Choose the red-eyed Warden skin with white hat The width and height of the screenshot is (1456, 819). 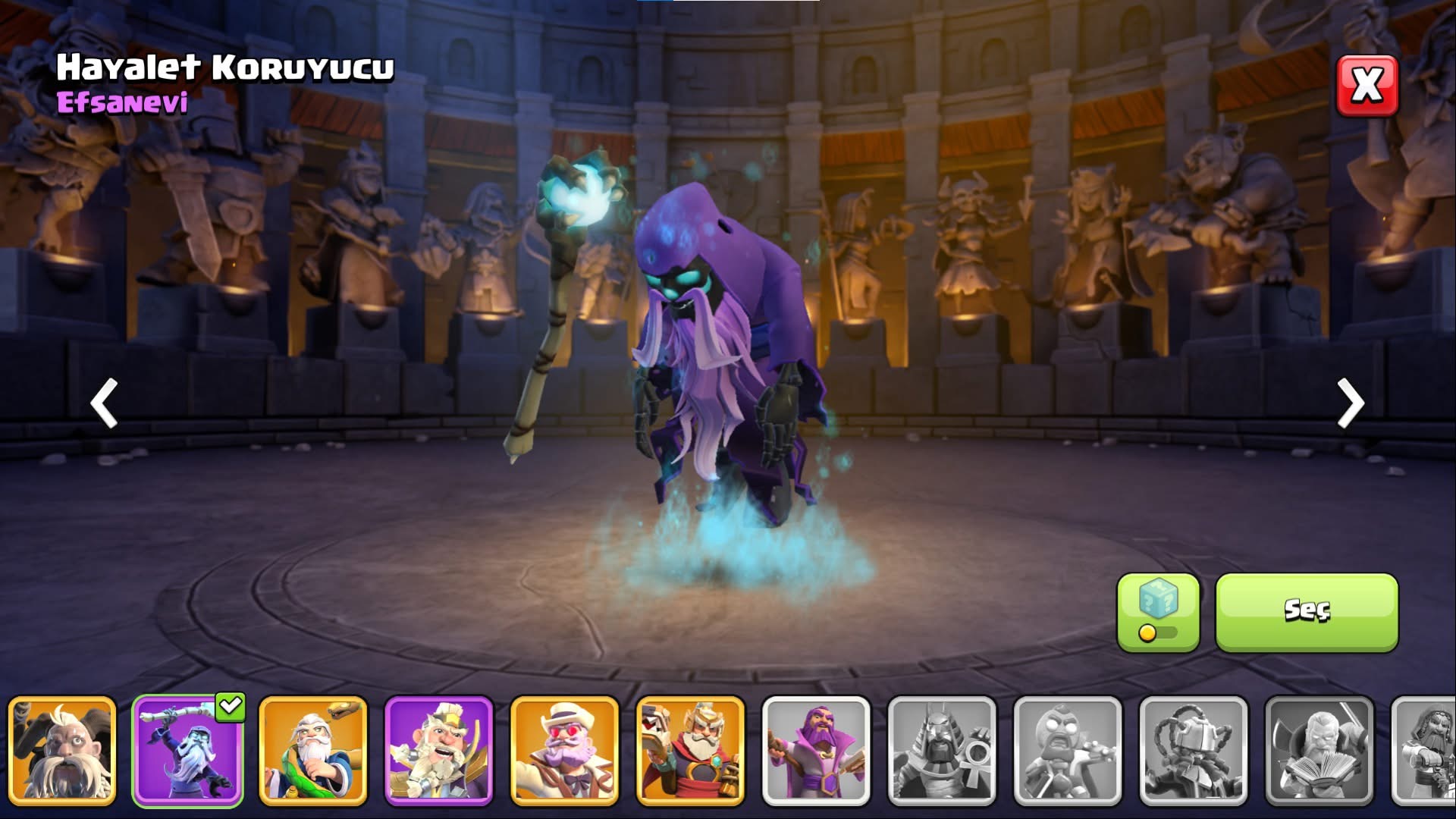point(565,750)
